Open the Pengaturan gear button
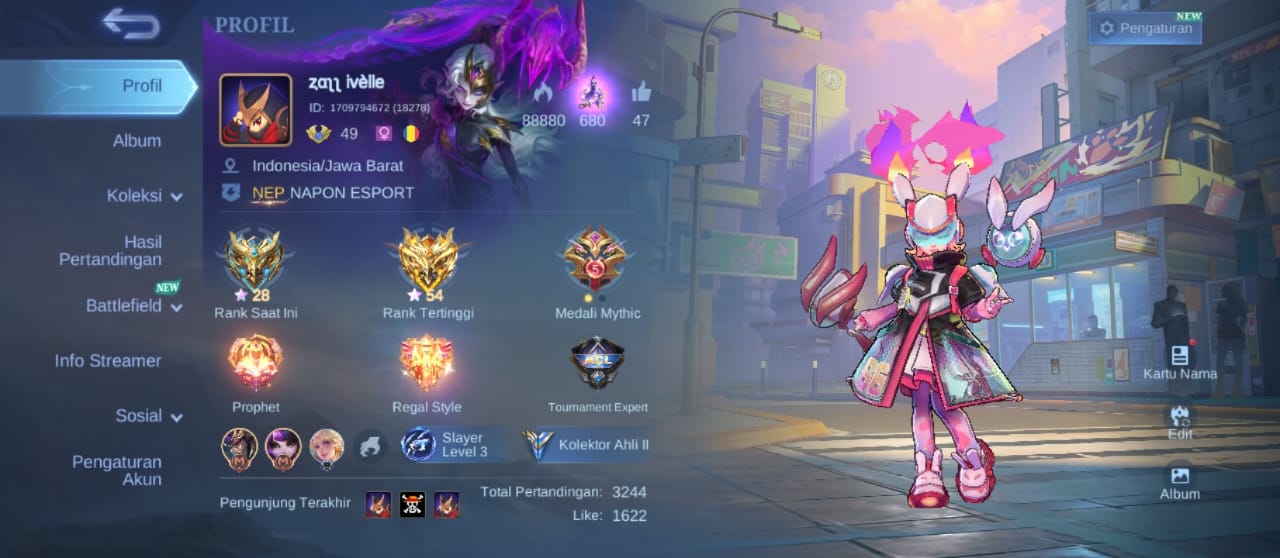The image size is (1280, 558). tap(1145, 28)
